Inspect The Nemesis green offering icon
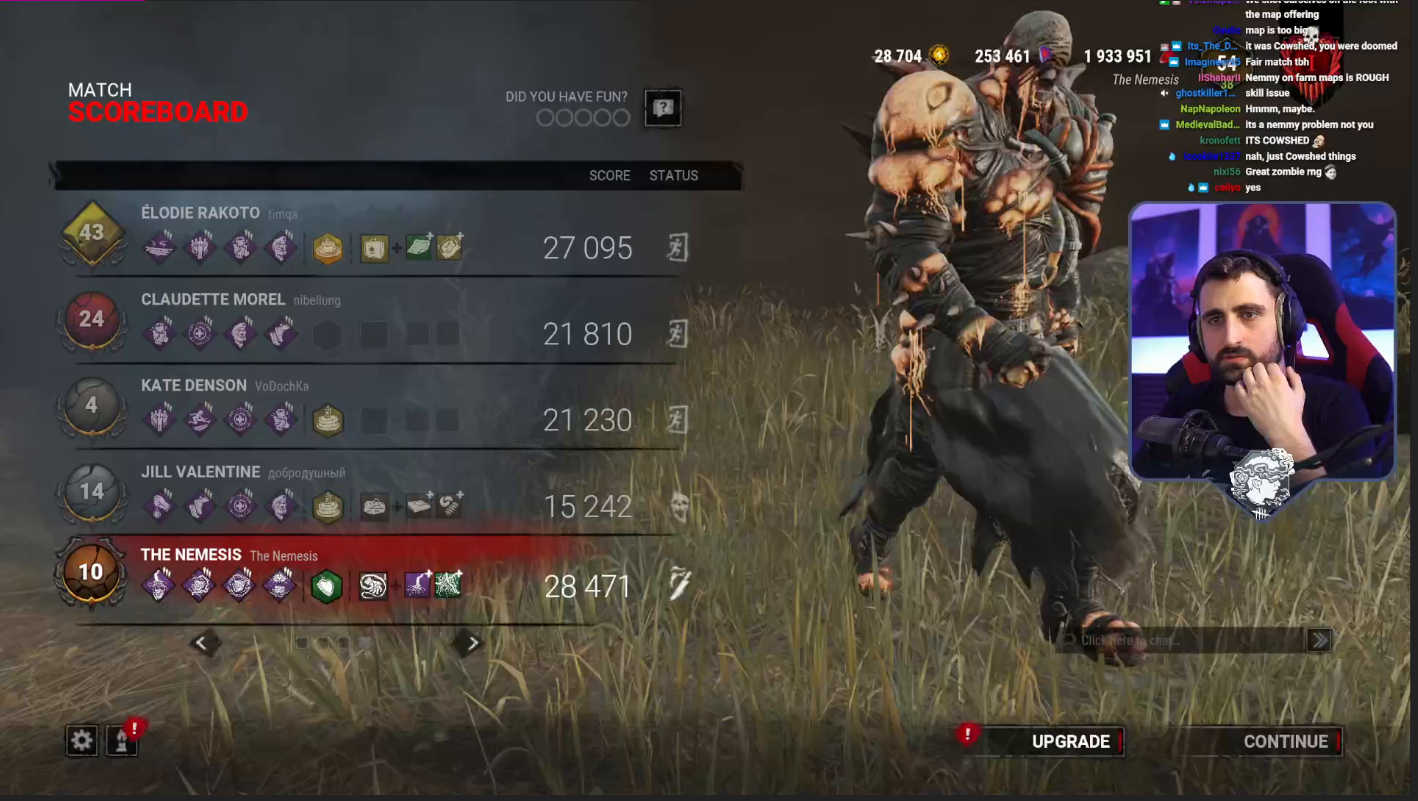Viewport: 1418px width, 801px height. pyautogui.click(x=326, y=586)
